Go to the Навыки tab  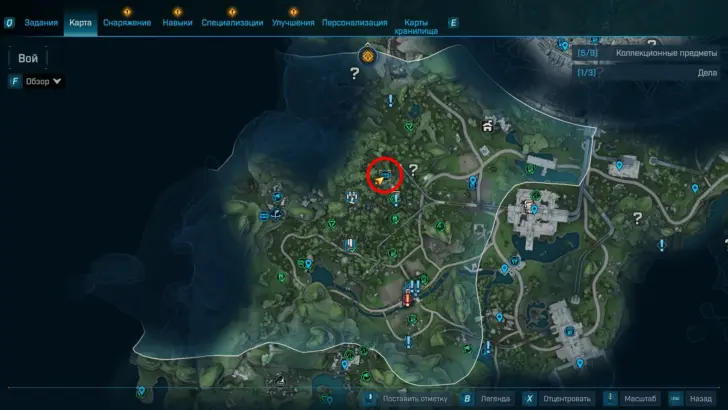pyautogui.click(x=176, y=21)
